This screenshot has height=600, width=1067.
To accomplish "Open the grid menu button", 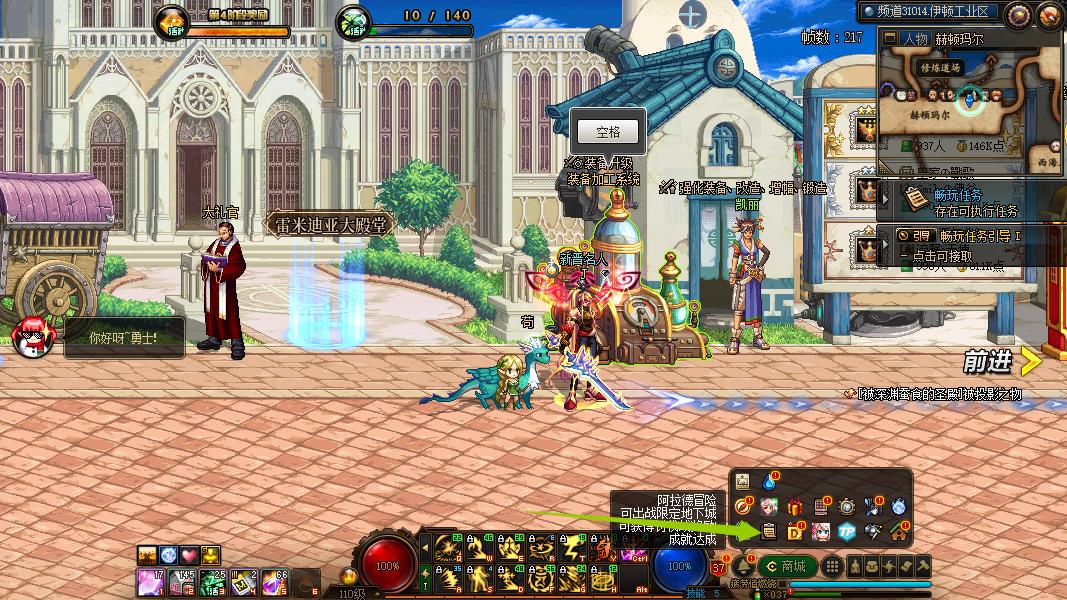I will (x=830, y=566).
